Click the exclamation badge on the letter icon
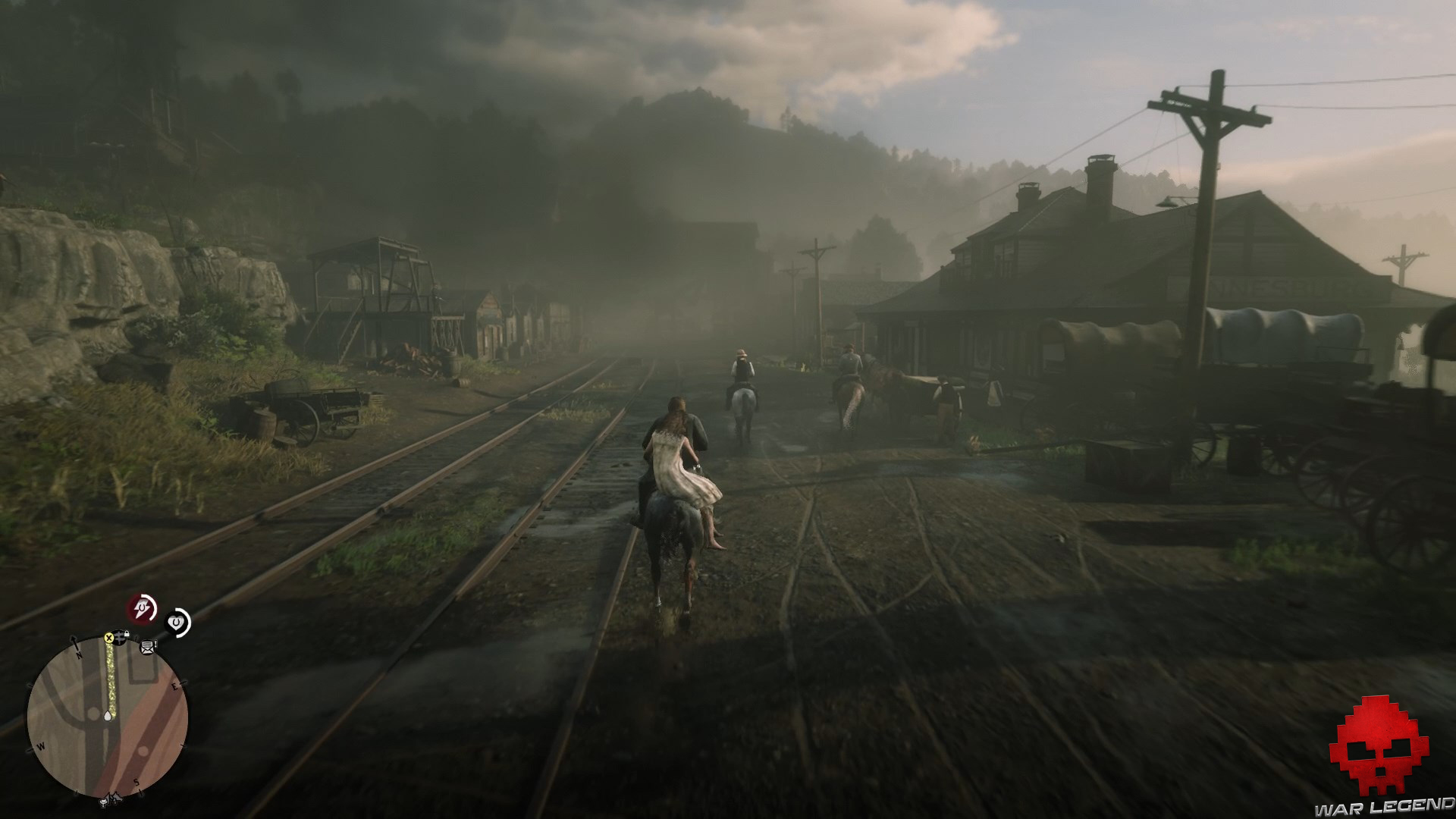Screen dimensions: 1456x819 coord(155,643)
